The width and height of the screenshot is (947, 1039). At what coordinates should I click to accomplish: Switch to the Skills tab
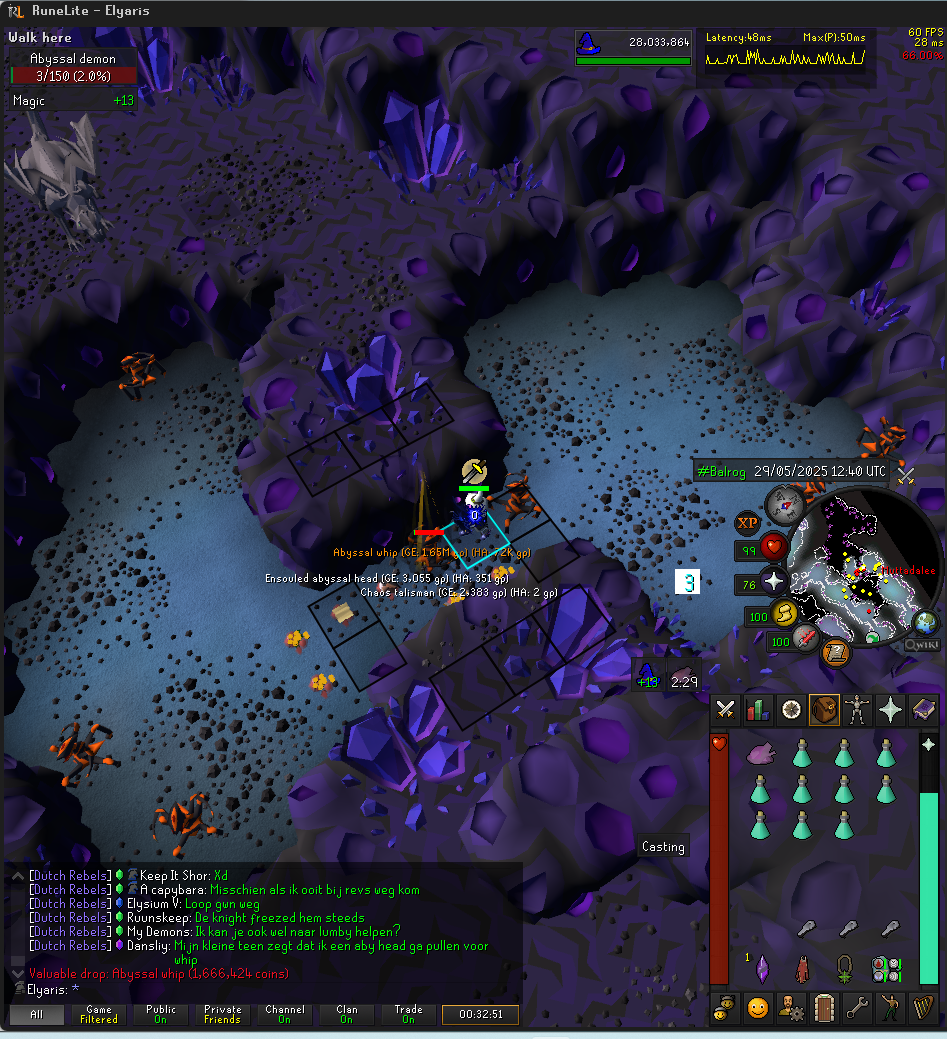pyautogui.click(x=759, y=710)
